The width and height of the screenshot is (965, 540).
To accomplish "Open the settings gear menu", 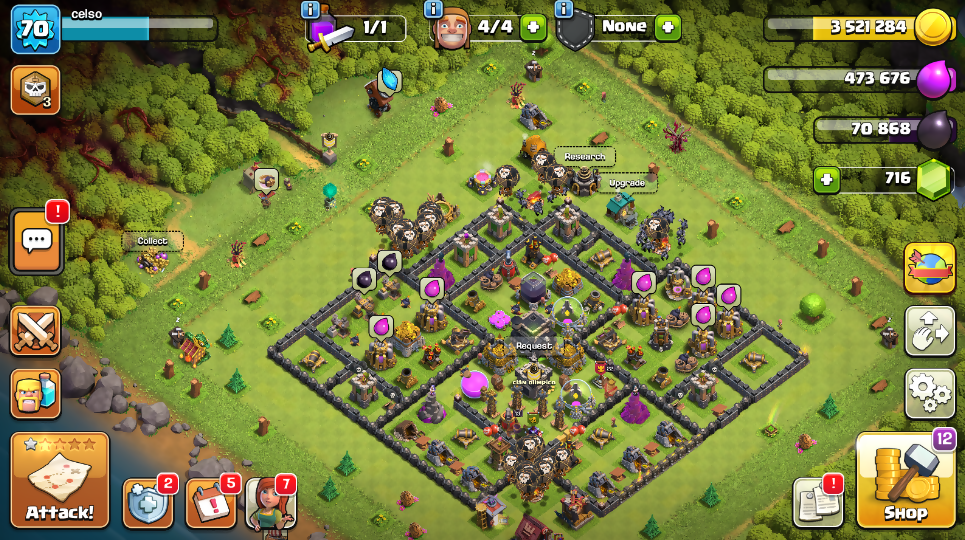I will pyautogui.click(x=930, y=393).
